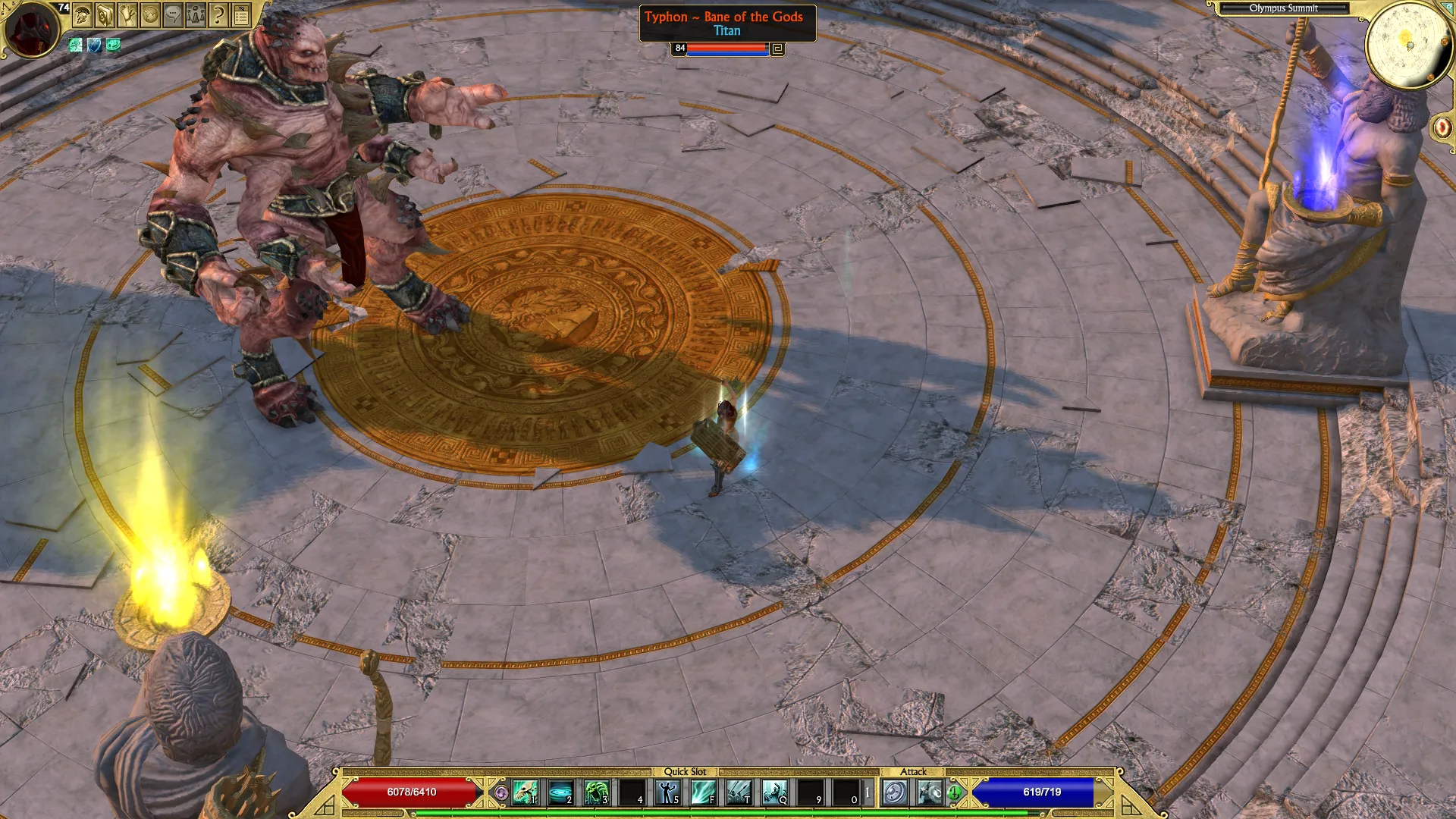This screenshot has width=1456, height=819.
Task: Open the party players icon
Action: coord(196,14)
